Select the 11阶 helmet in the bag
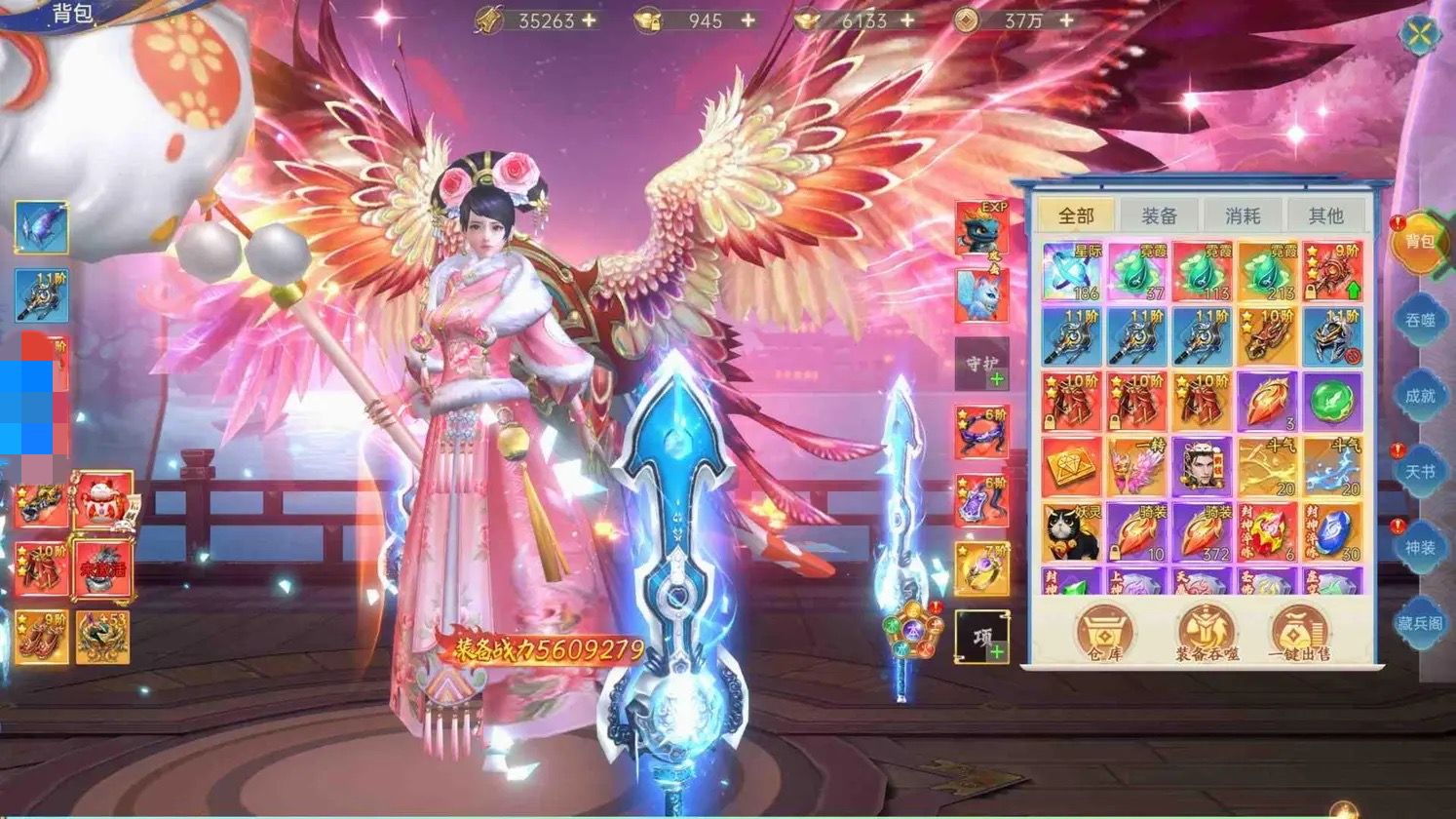This screenshot has width=1456, height=819. pyautogui.click(x=1332, y=337)
